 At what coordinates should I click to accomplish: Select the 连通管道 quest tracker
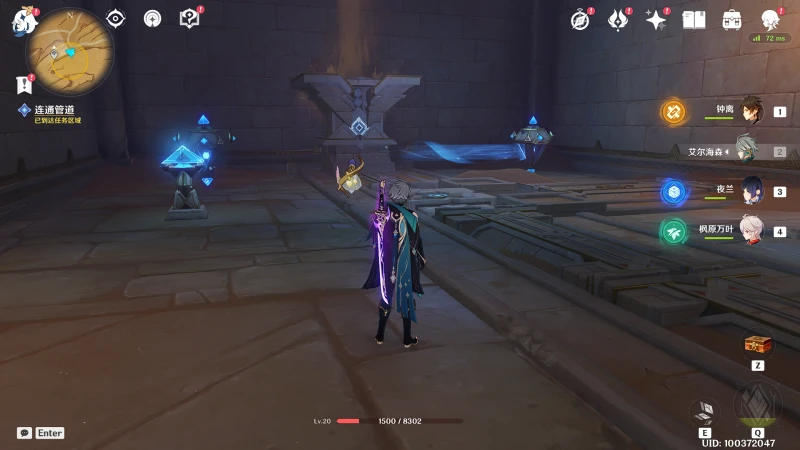coord(54,110)
